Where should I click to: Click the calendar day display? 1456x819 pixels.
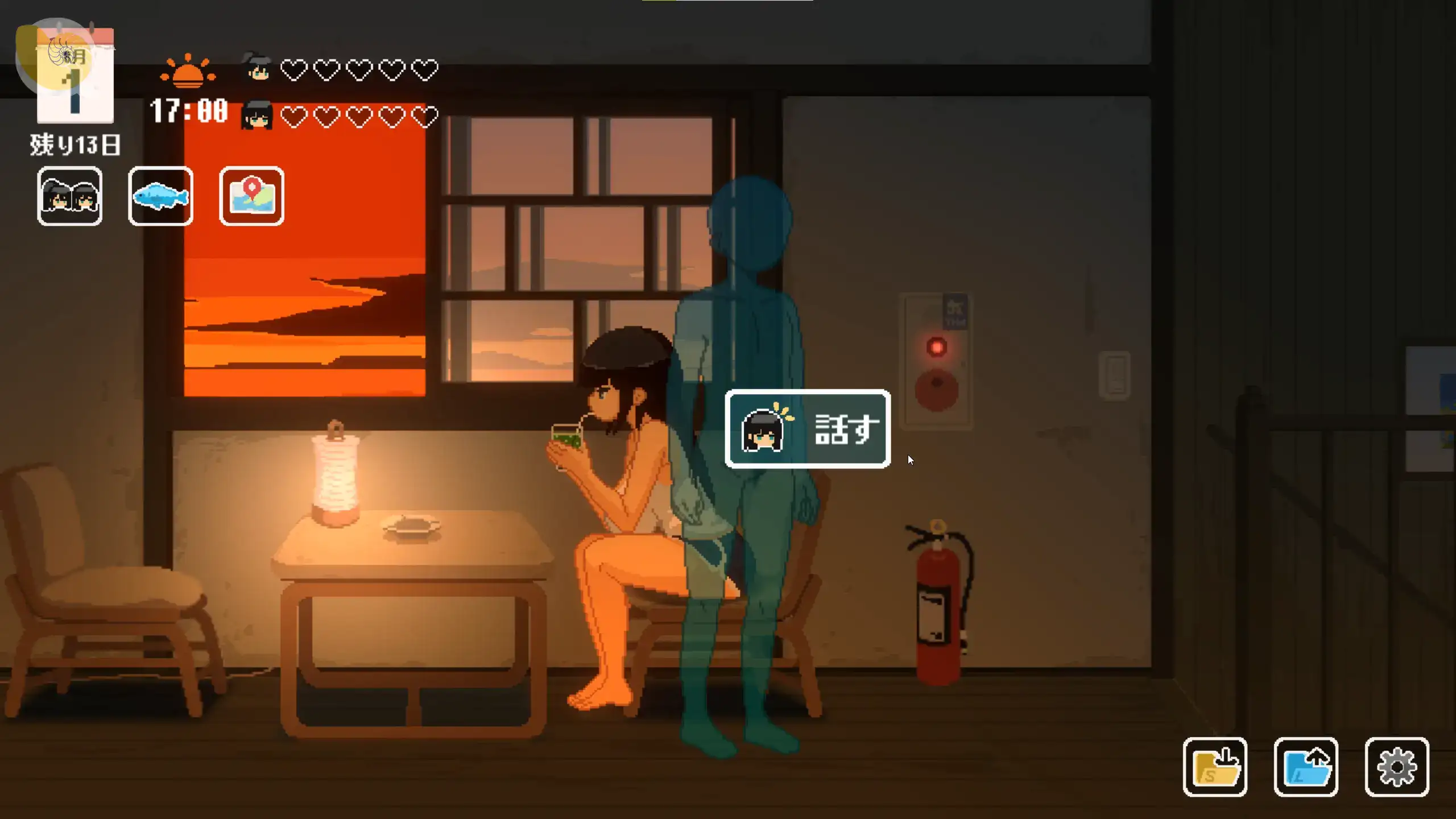(x=75, y=77)
